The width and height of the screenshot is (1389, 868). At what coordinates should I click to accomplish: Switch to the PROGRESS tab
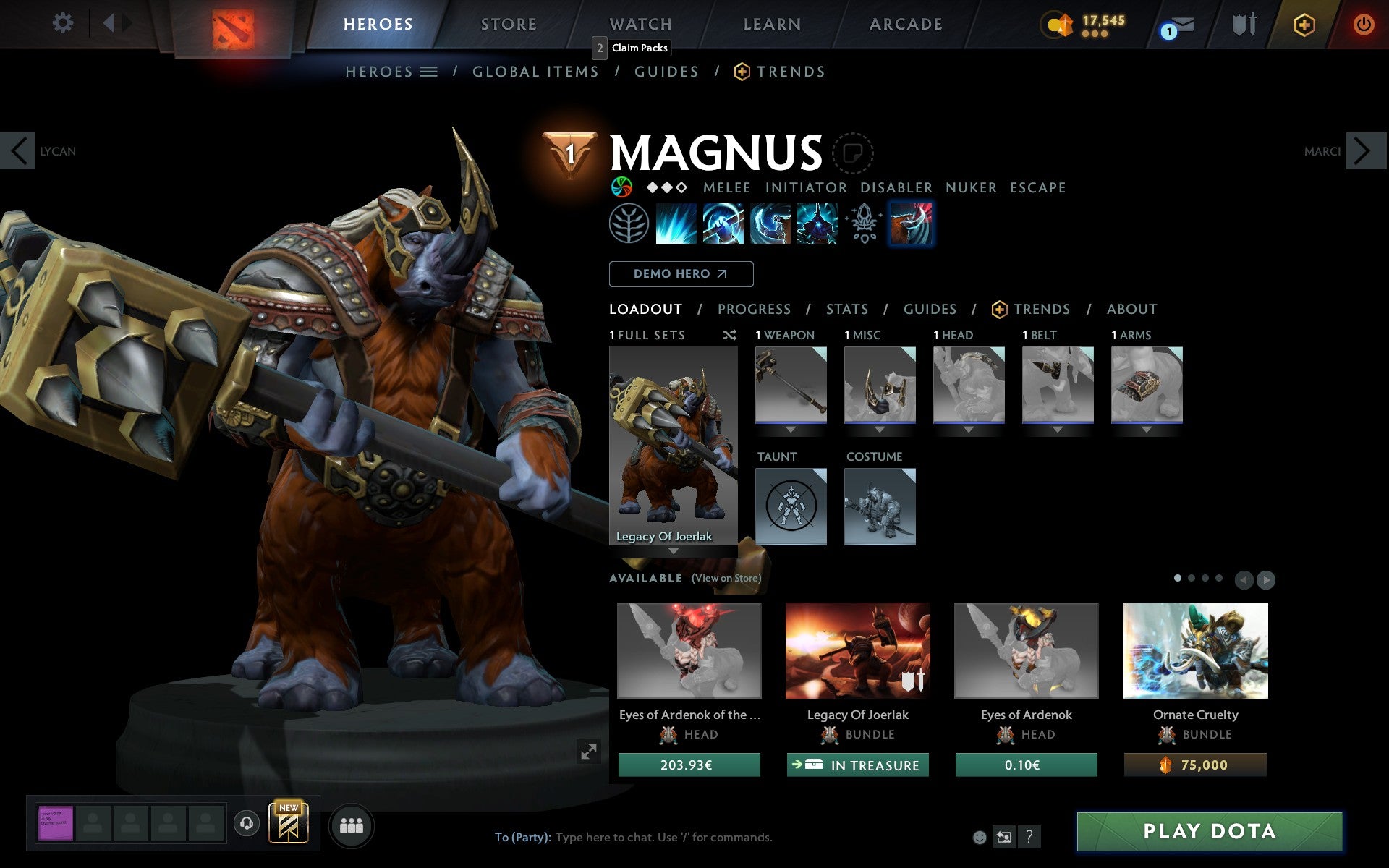754,309
